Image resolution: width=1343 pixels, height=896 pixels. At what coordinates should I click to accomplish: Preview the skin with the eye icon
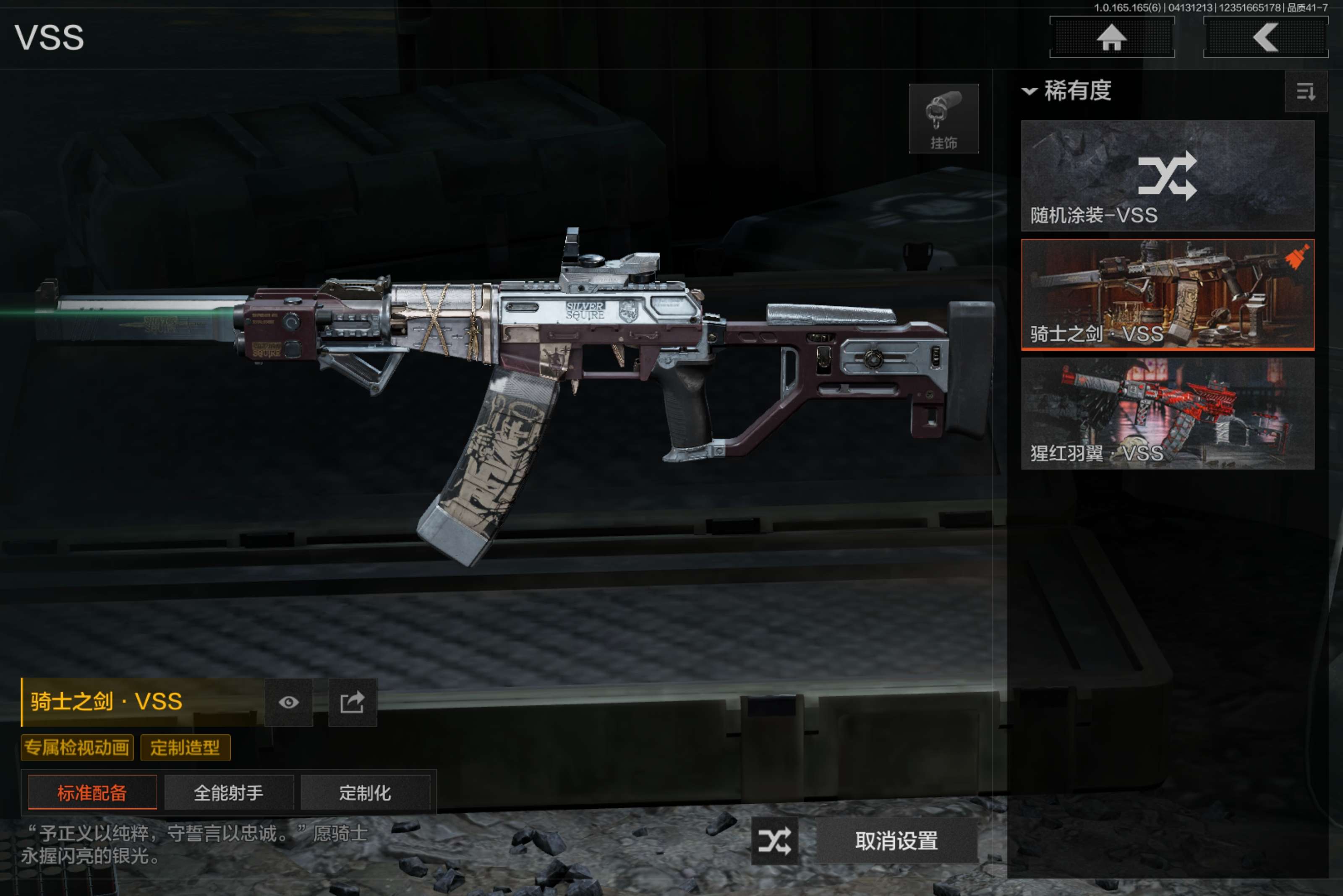(x=289, y=702)
